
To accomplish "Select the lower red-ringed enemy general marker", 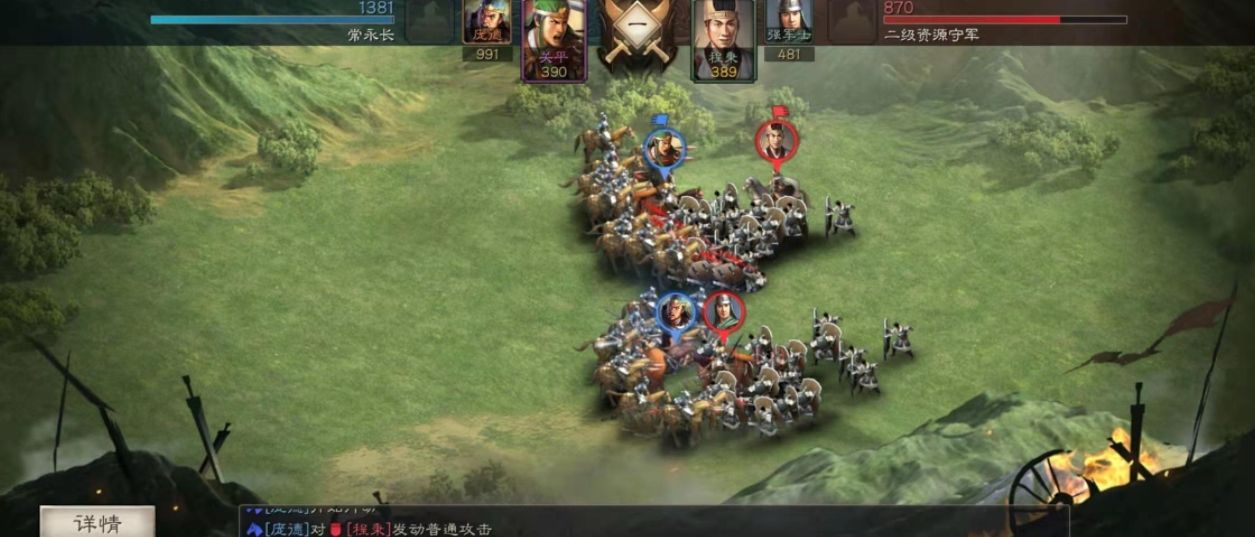I will (x=723, y=312).
